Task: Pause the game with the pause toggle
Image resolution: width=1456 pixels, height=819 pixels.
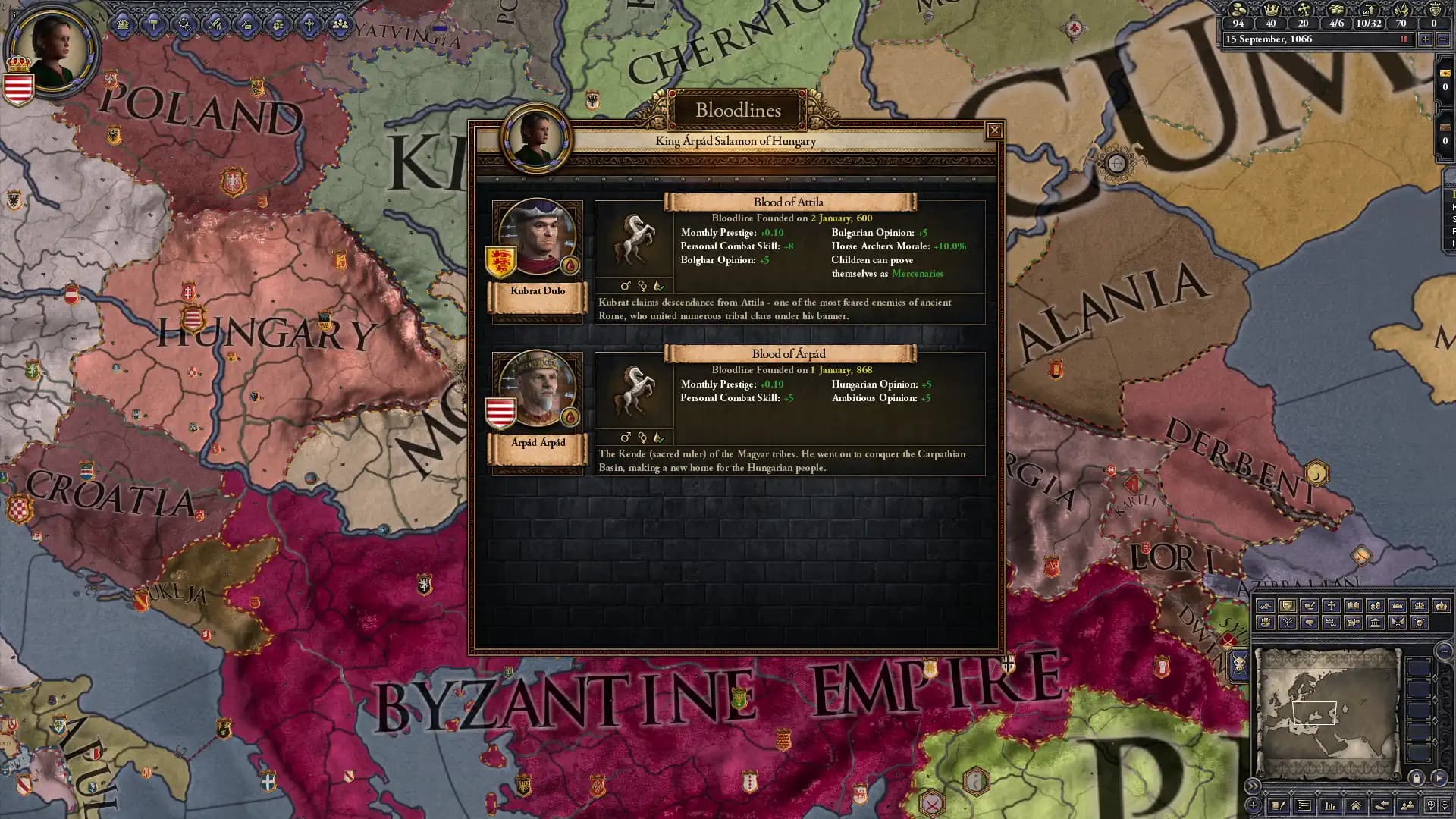Action: [x=1404, y=39]
